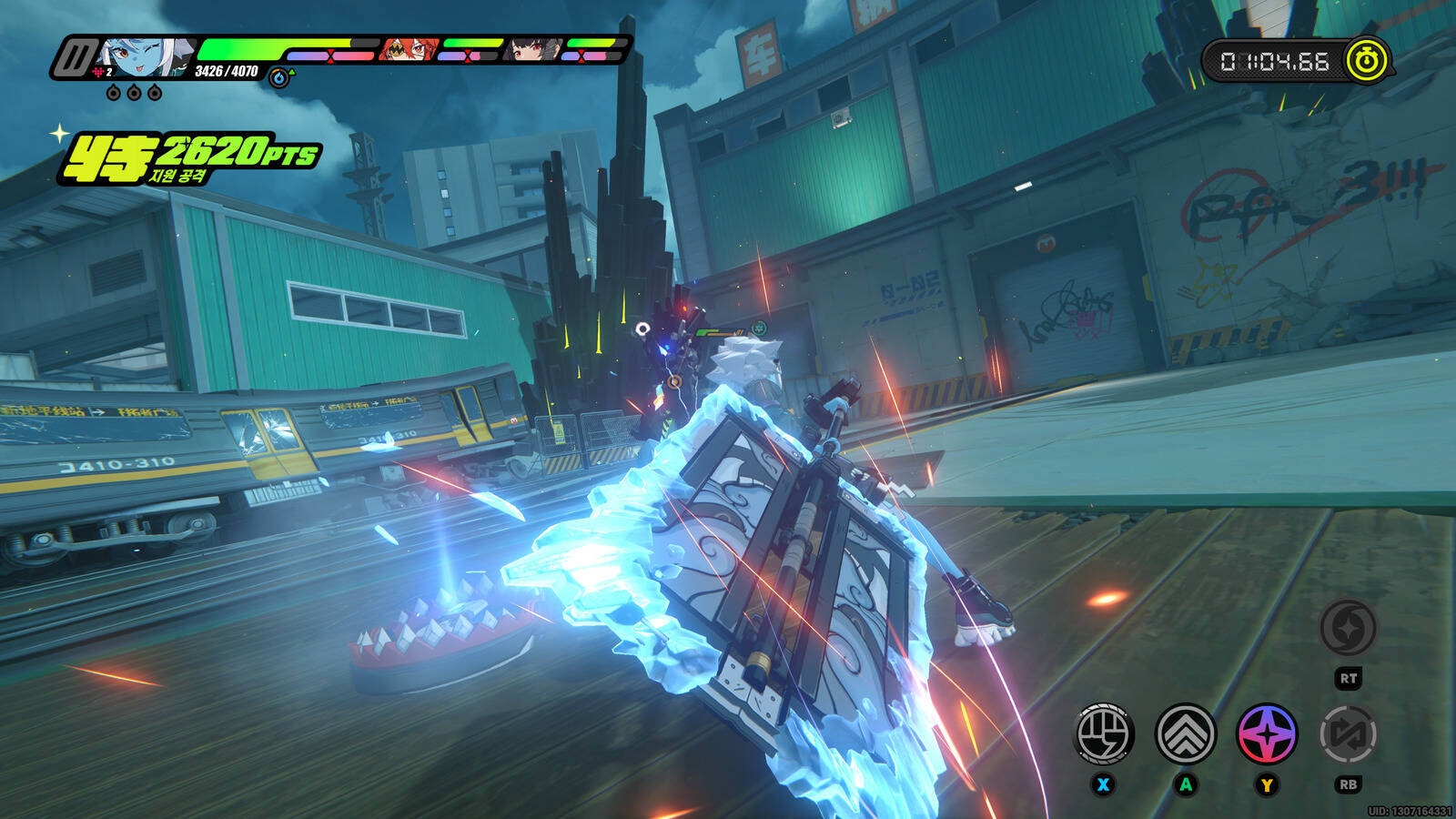
Task: Tap the character swap icon above RB
Action: coord(1348,733)
